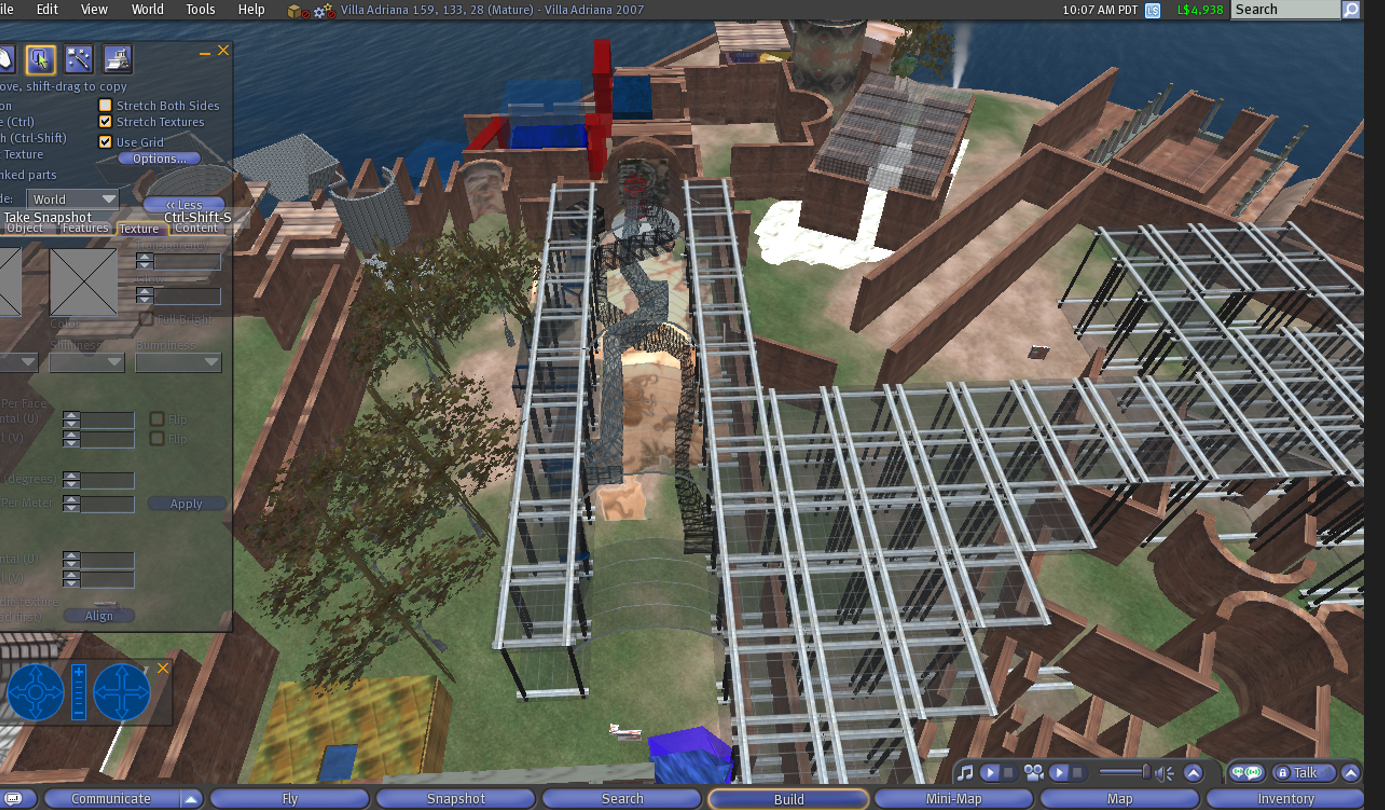Toggle Fly mode
Image resolution: width=1385 pixels, height=810 pixels.
tap(290, 798)
